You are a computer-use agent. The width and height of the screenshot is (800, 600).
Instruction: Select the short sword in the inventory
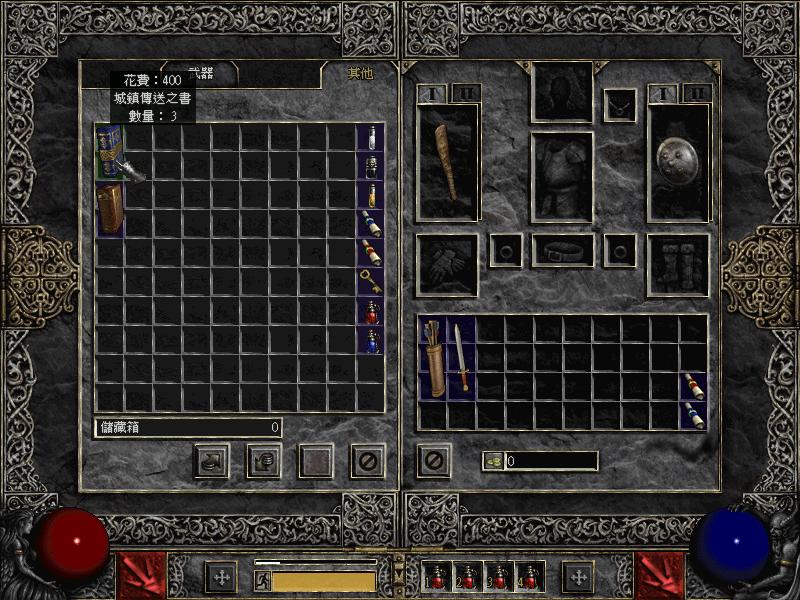(x=461, y=357)
